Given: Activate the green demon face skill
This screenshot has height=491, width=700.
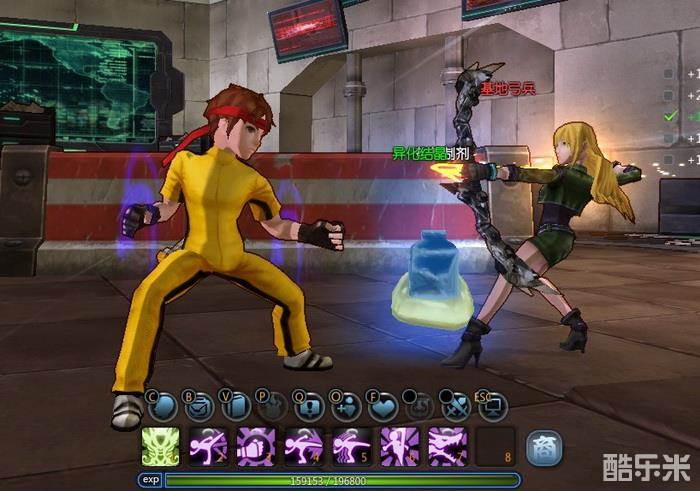Looking at the screenshot, I should click(x=160, y=446).
